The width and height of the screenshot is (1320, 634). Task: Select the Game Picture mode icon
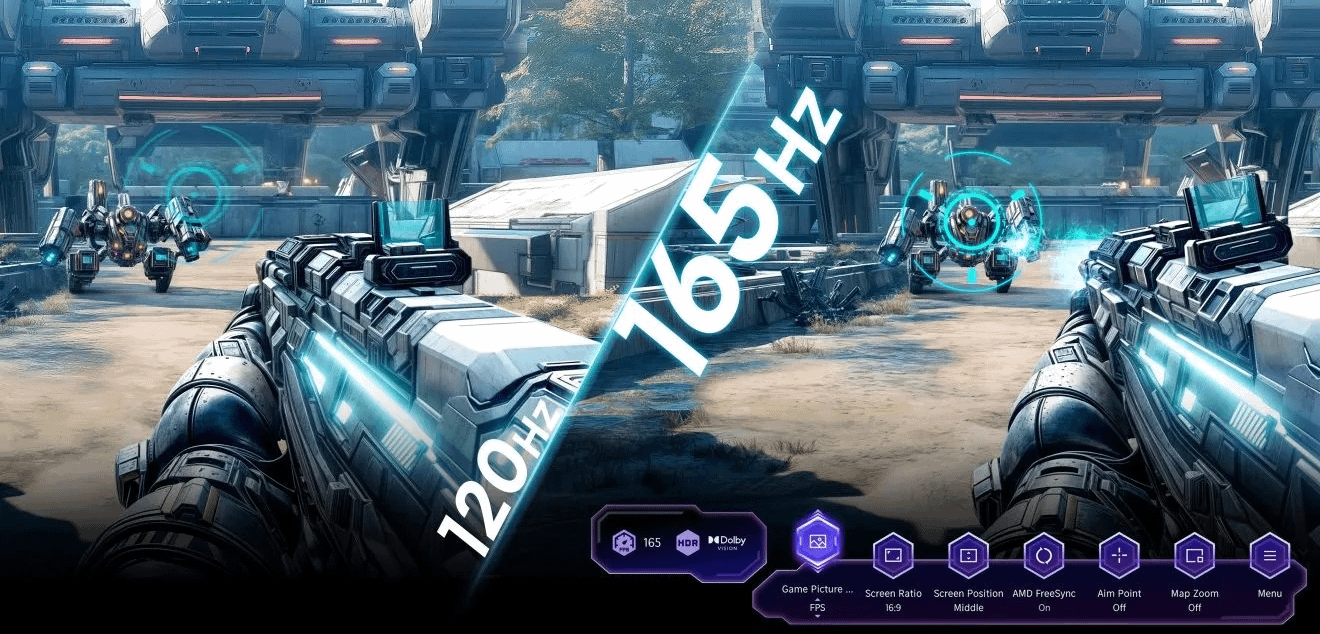[x=818, y=542]
